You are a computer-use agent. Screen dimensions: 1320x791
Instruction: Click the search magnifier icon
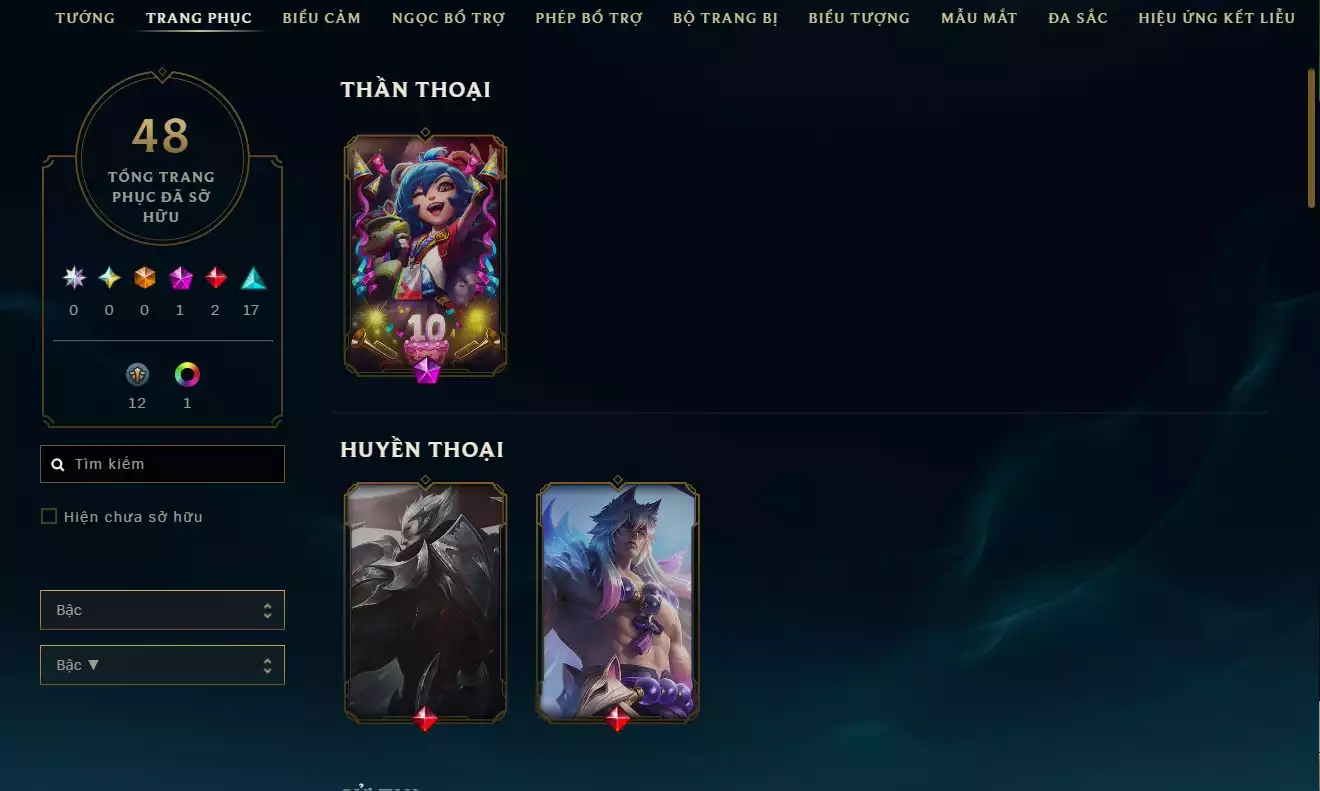pyautogui.click(x=57, y=463)
